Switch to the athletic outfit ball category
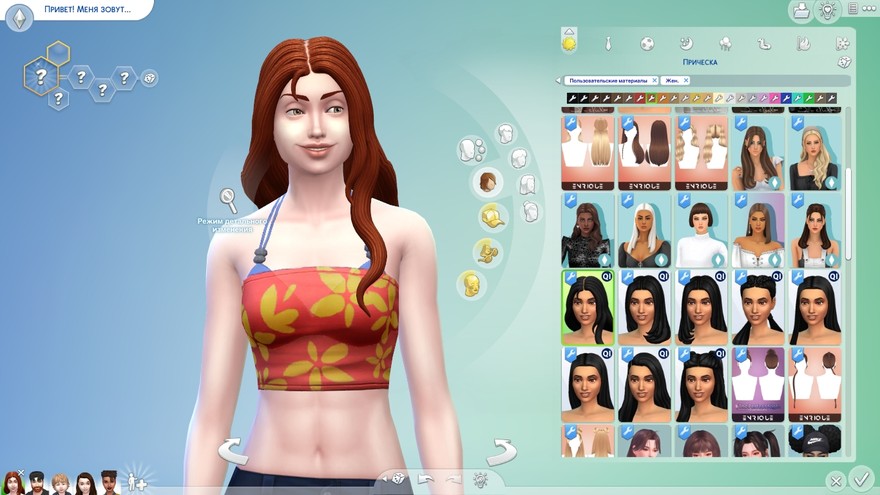Screen dimensions: 880x495 (x=647, y=43)
